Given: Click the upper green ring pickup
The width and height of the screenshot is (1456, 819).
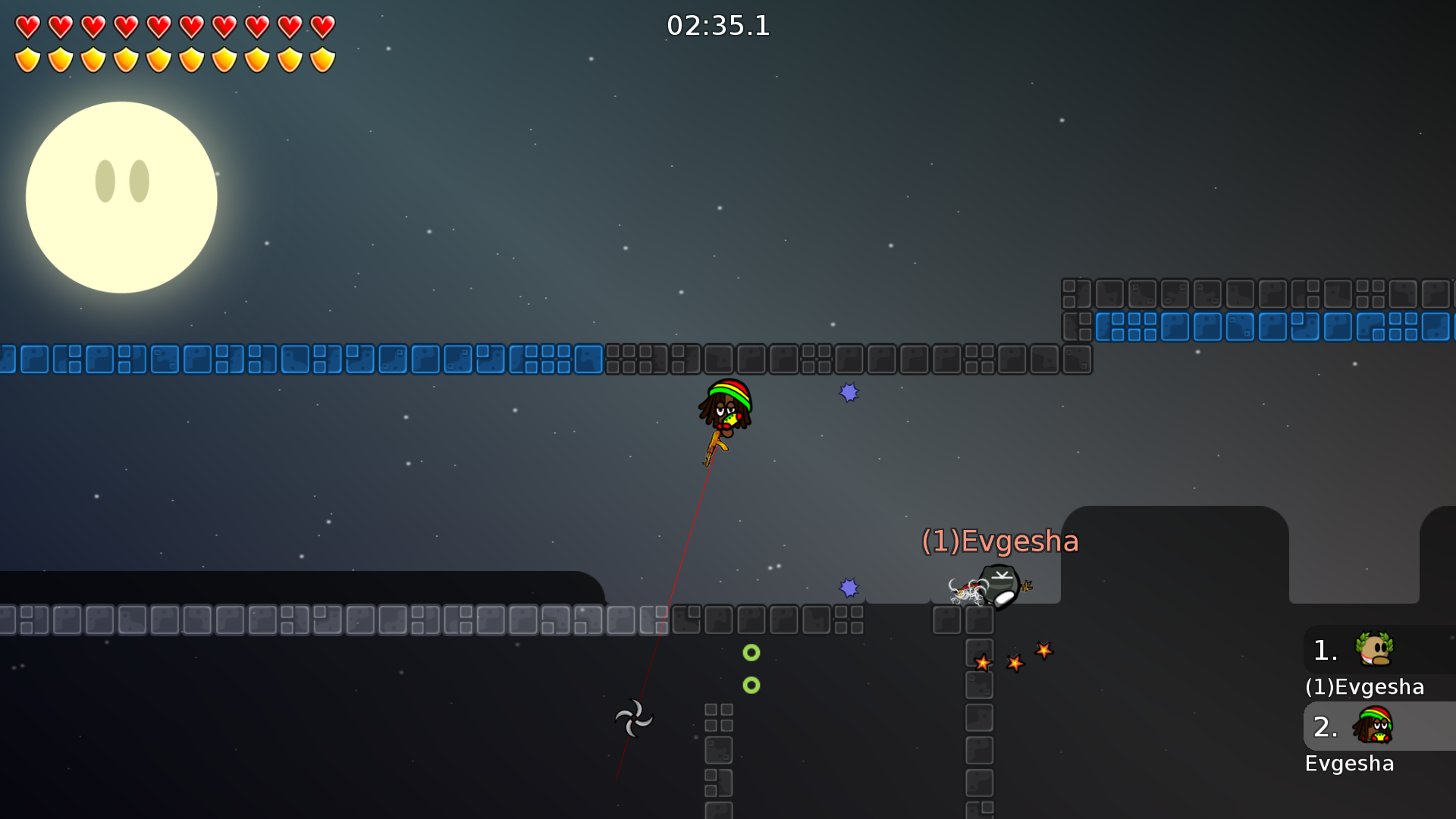Looking at the screenshot, I should (x=752, y=651).
